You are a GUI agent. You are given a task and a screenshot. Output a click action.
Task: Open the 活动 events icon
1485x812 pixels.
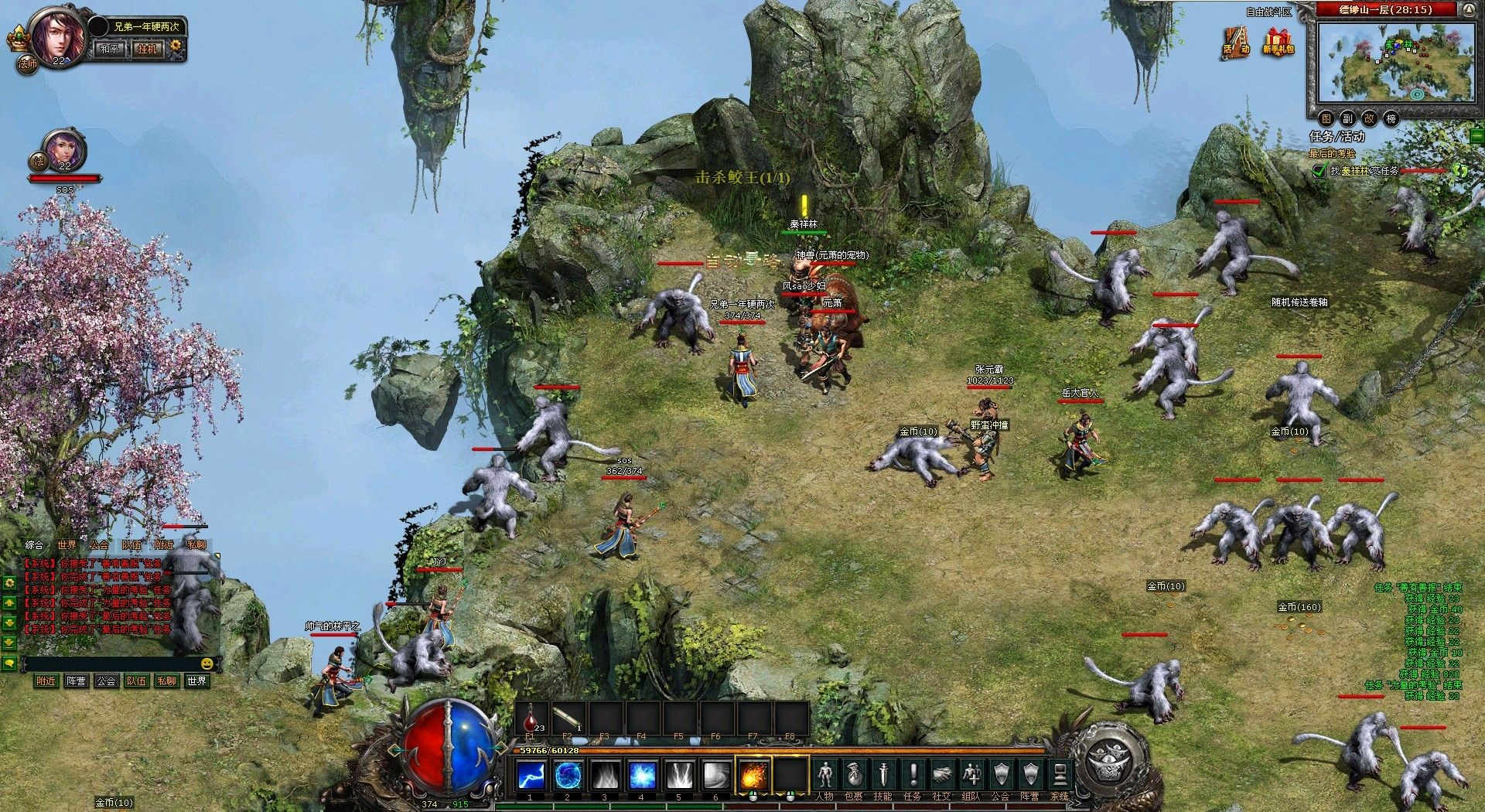(x=1236, y=42)
